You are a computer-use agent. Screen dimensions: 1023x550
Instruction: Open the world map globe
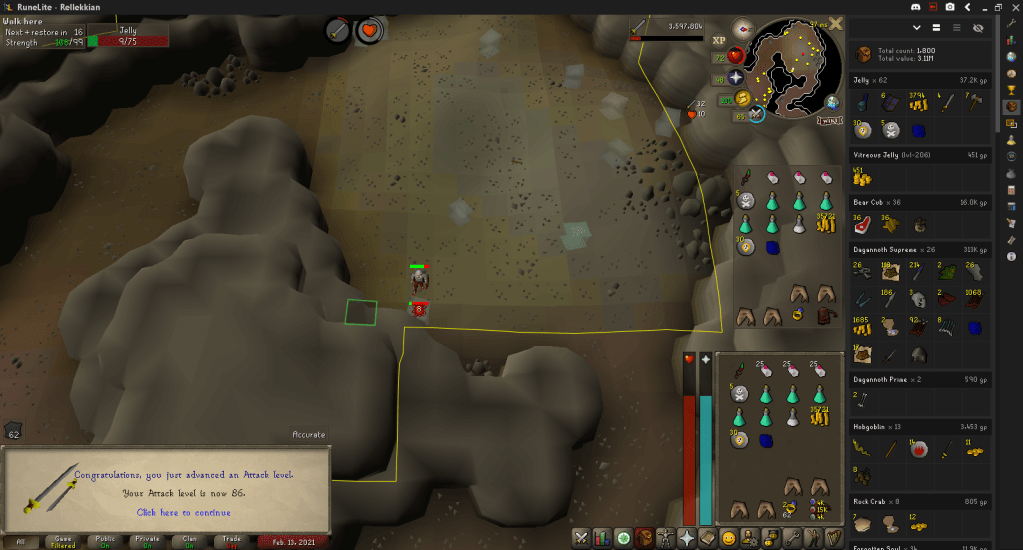(x=833, y=100)
